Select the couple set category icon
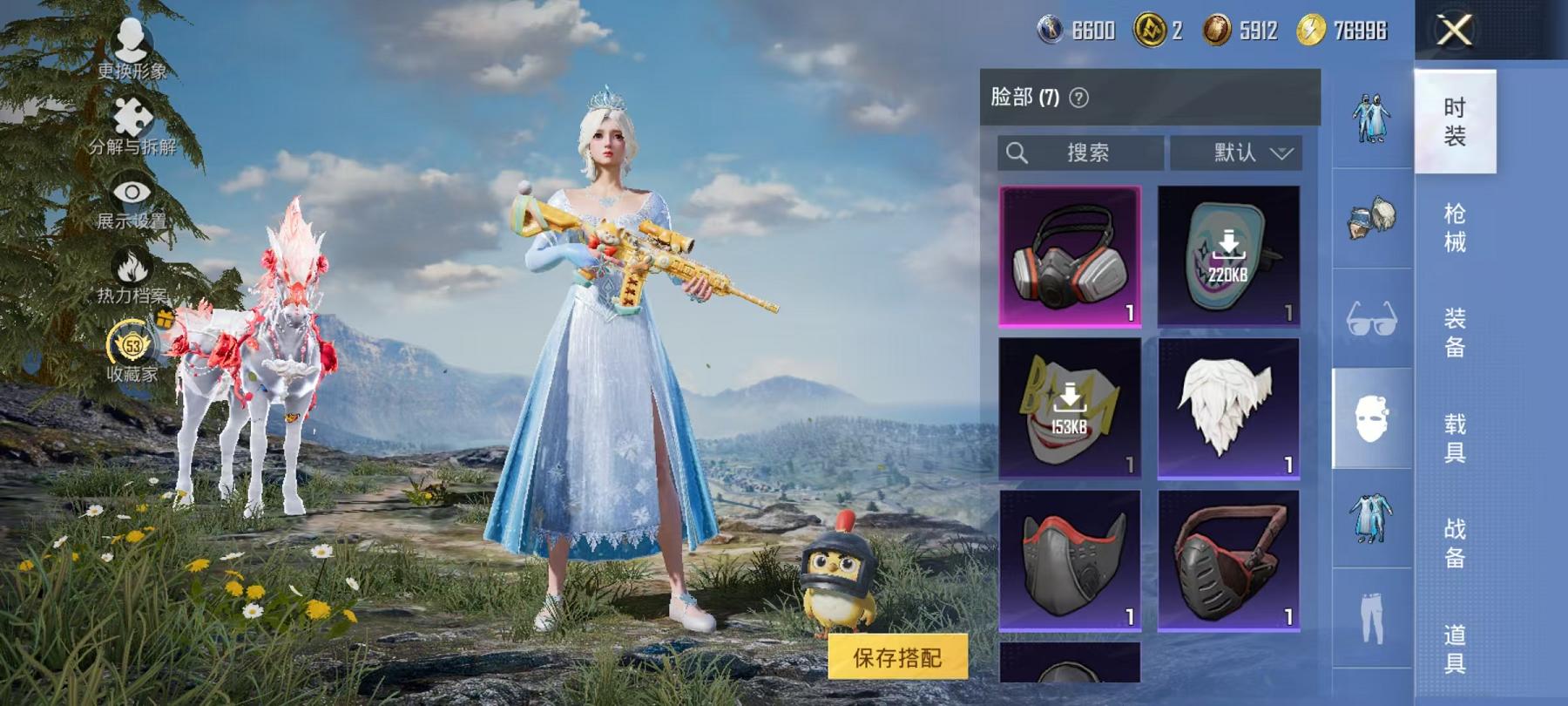 pyautogui.click(x=1370, y=118)
